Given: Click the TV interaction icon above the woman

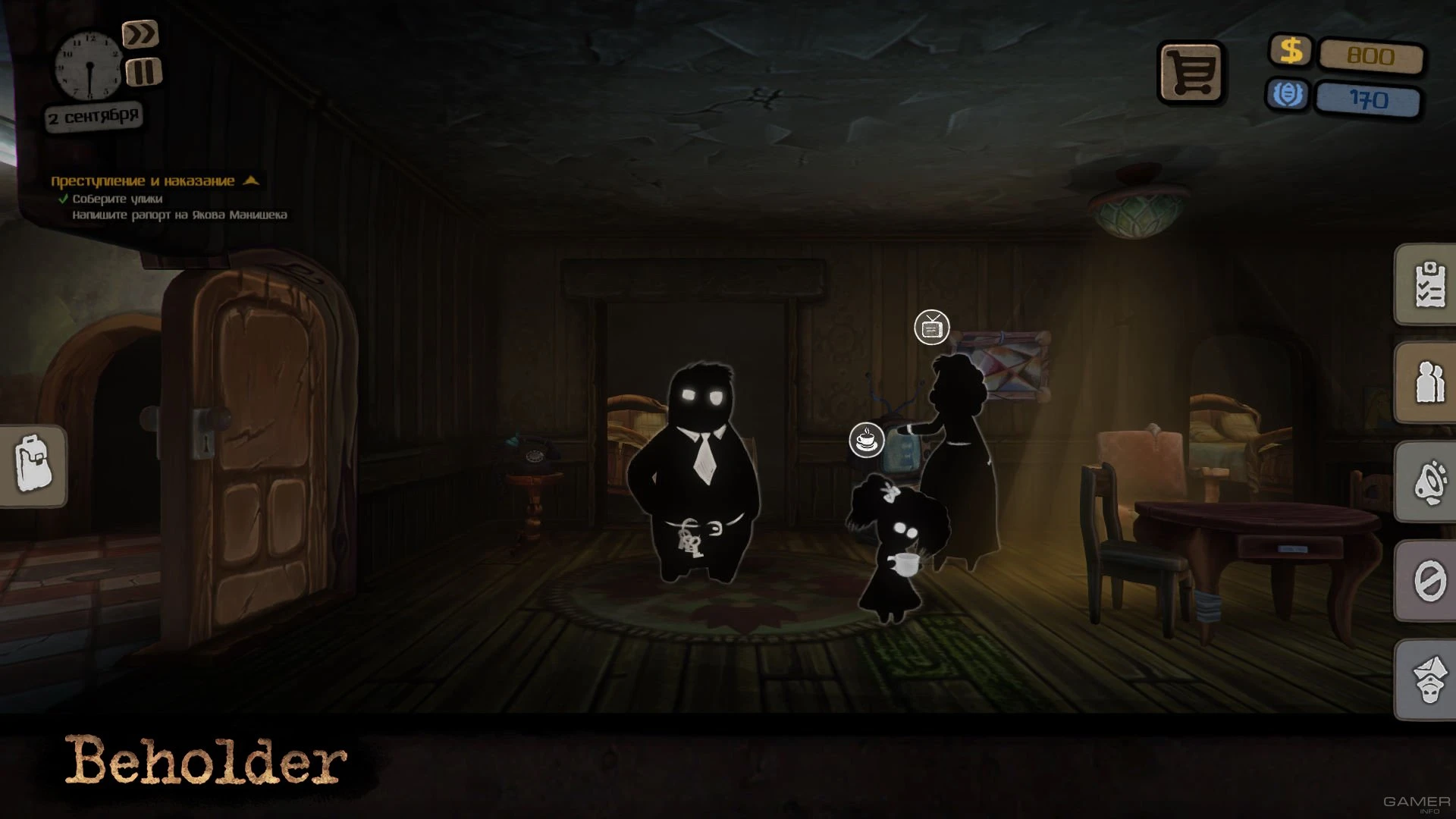Looking at the screenshot, I should pos(931,328).
